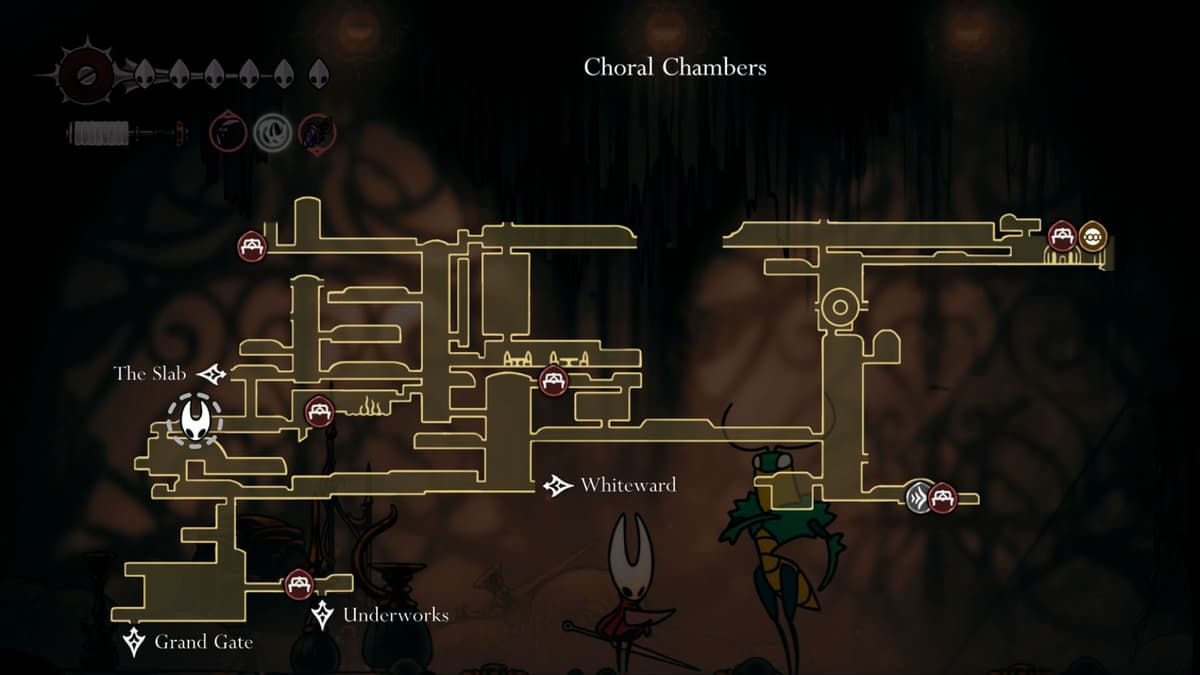Select the grey swirl tool icon
This screenshot has height=675, width=1200.
pos(270,131)
